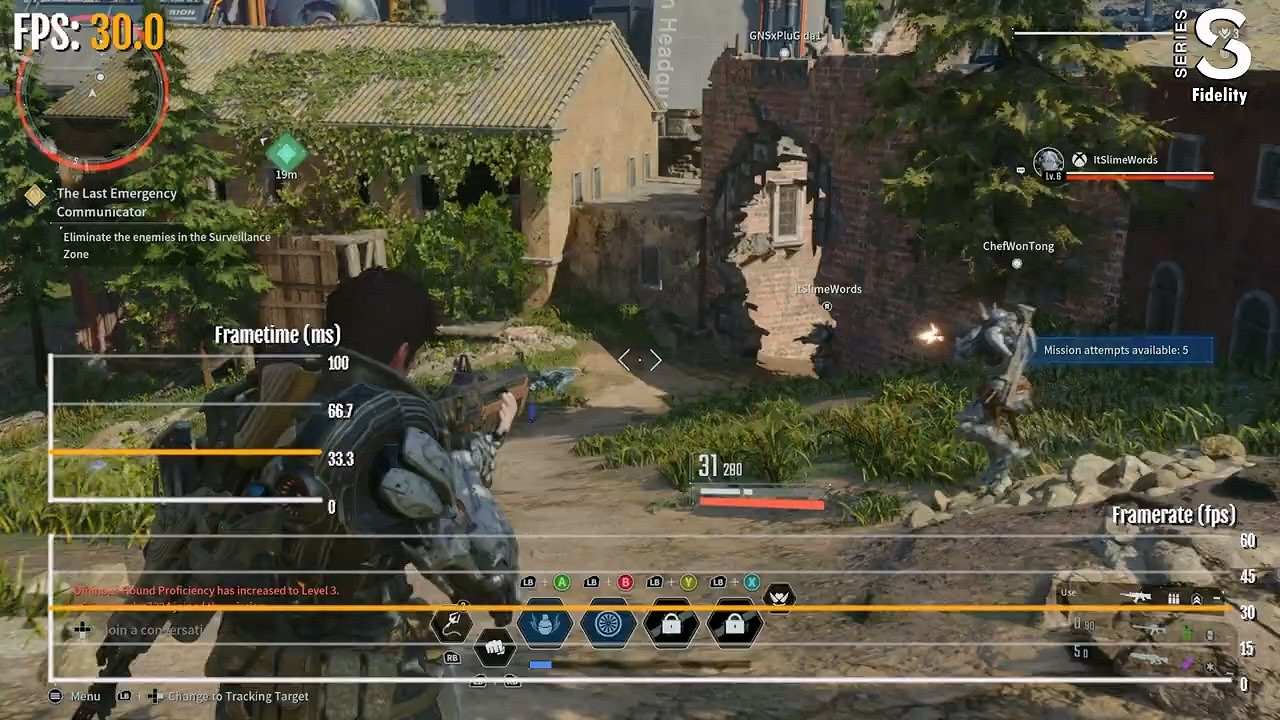Click the blue melee cooldown progress bar
The image size is (1280, 720).
(540, 662)
